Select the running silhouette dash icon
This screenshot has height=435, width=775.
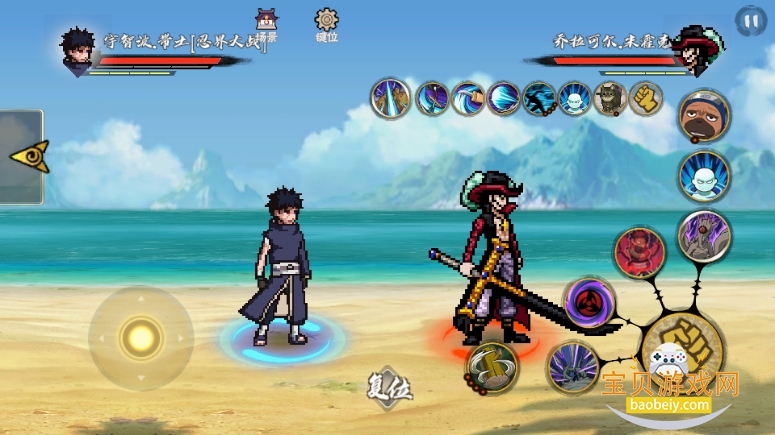click(x=539, y=98)
